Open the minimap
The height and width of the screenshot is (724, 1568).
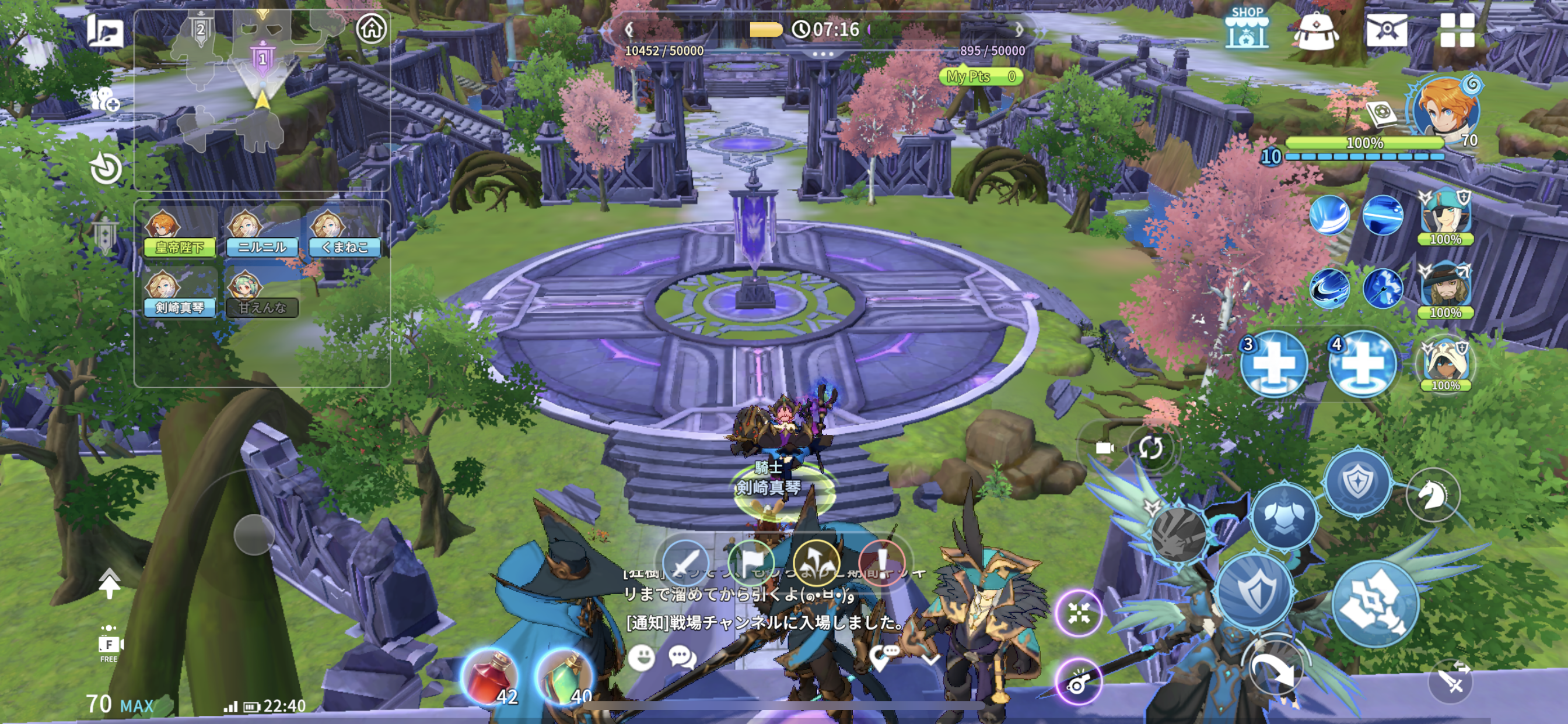[x=262, y=97]
